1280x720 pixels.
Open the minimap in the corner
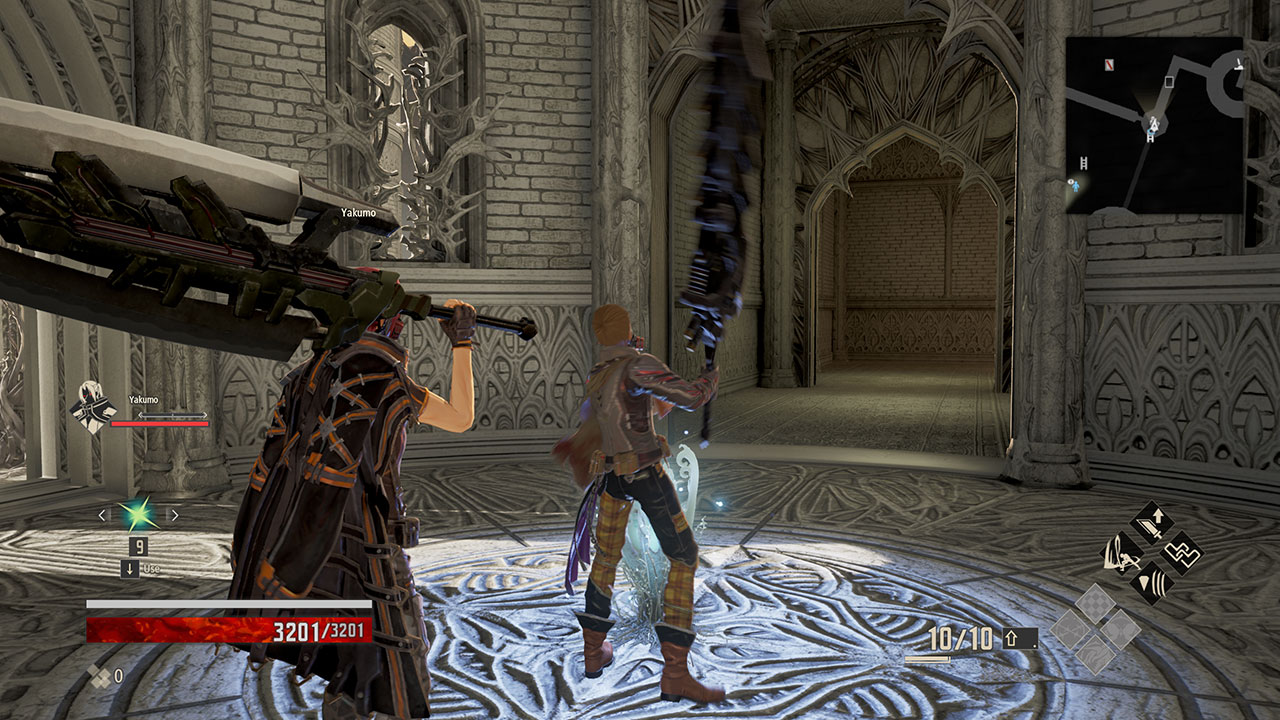(1154, 125)
